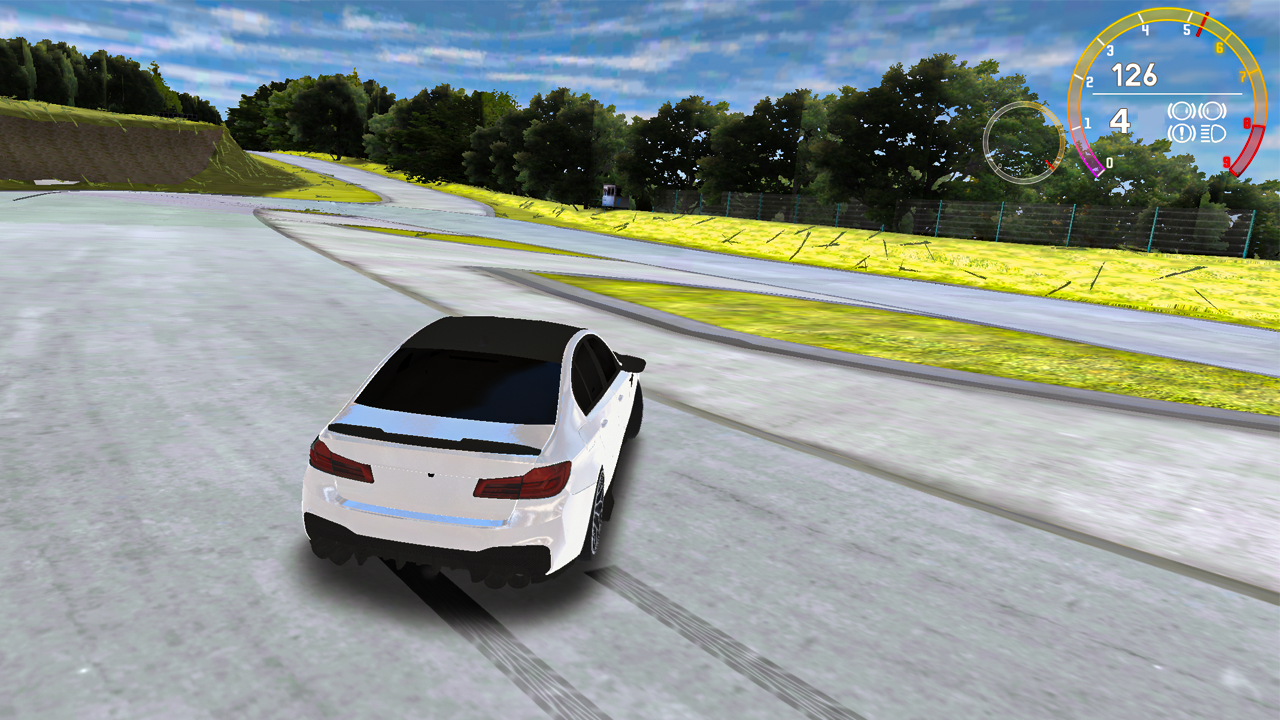Image resolution: width=1280 pixels, height=720 pixels.
Task: Click the right brake pad indicator icon
Action: tap(1213, 111)
